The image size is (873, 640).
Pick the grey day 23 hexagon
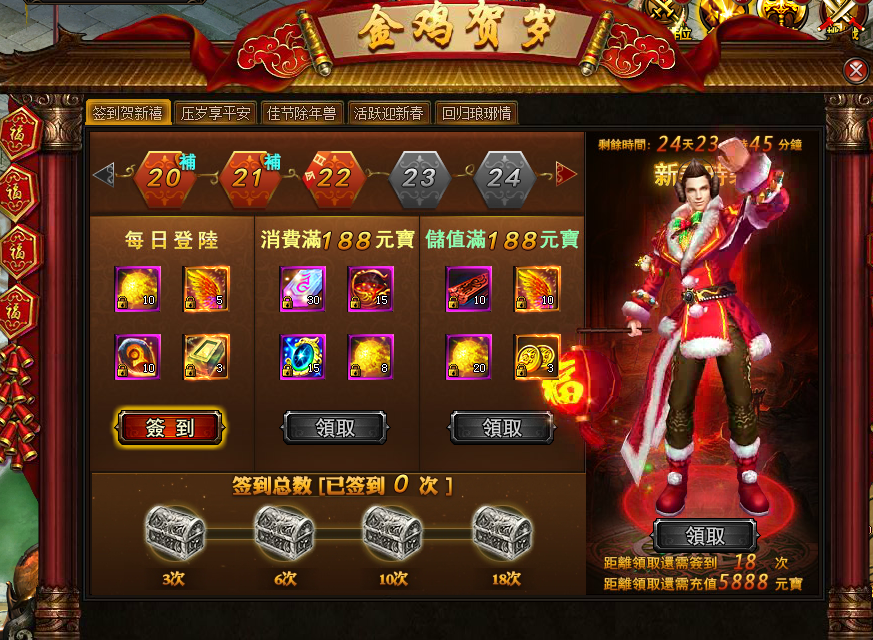click(420, 178)
